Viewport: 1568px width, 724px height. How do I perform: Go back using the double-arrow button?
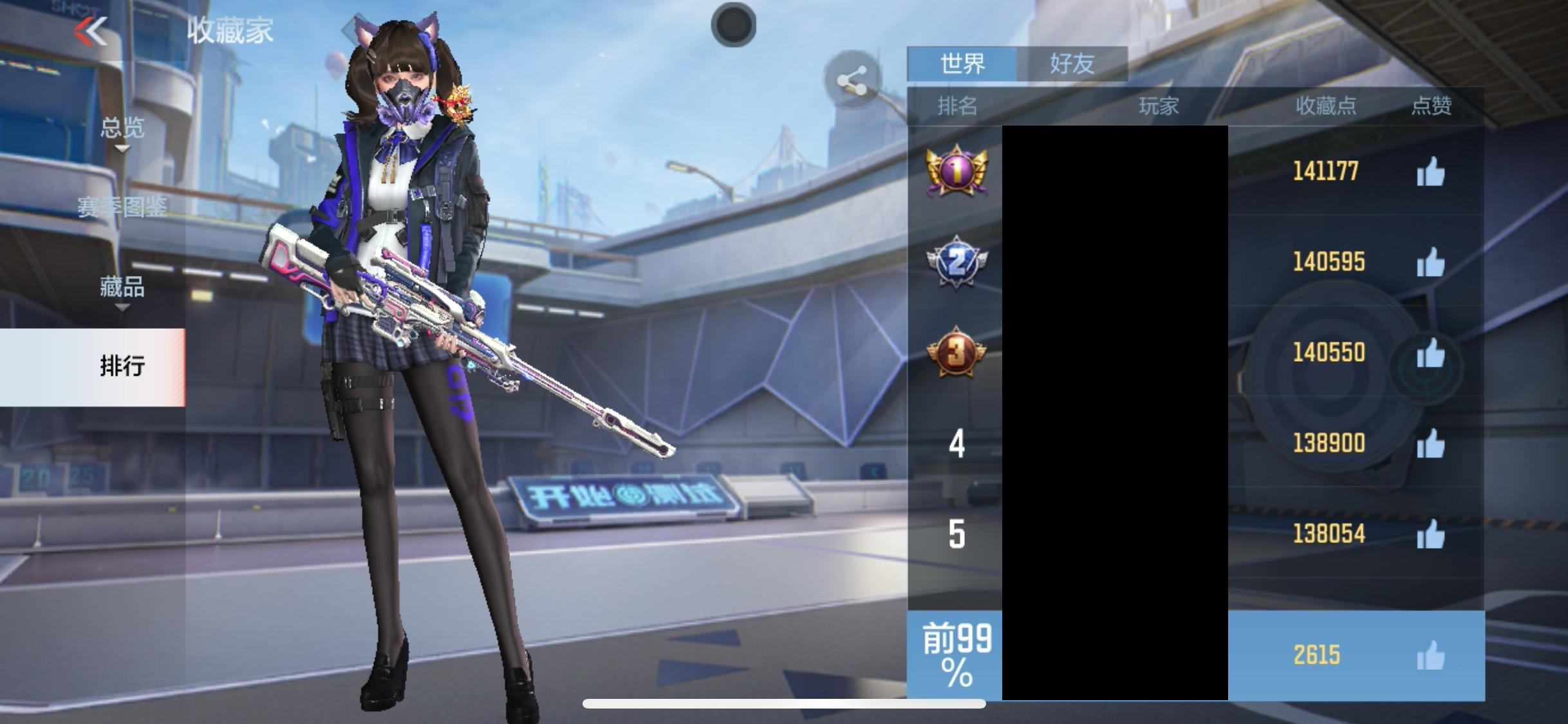click(91, 32)
